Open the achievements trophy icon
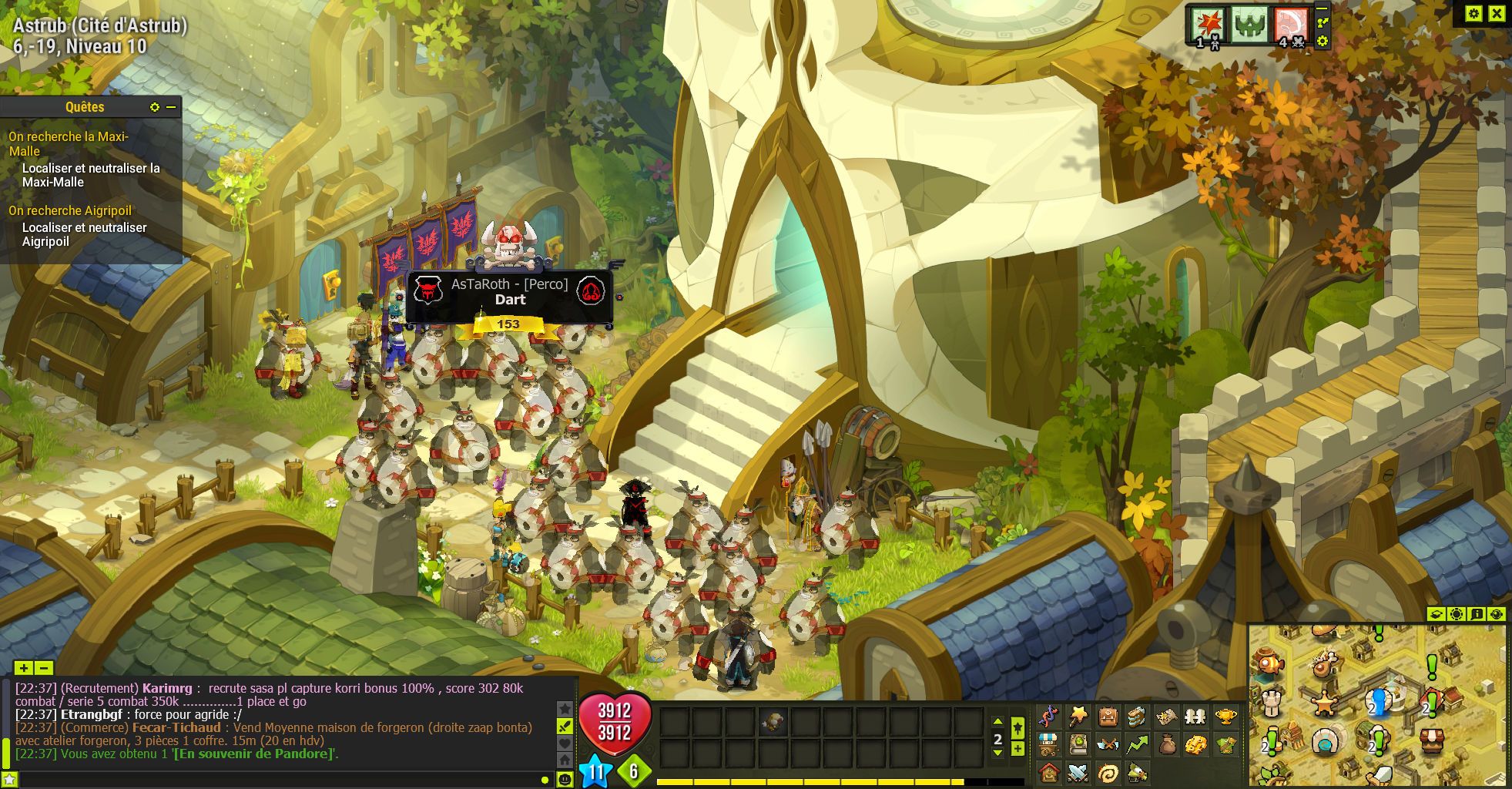The width and height of the screenshot is (1512, 789). point(1226,717)
